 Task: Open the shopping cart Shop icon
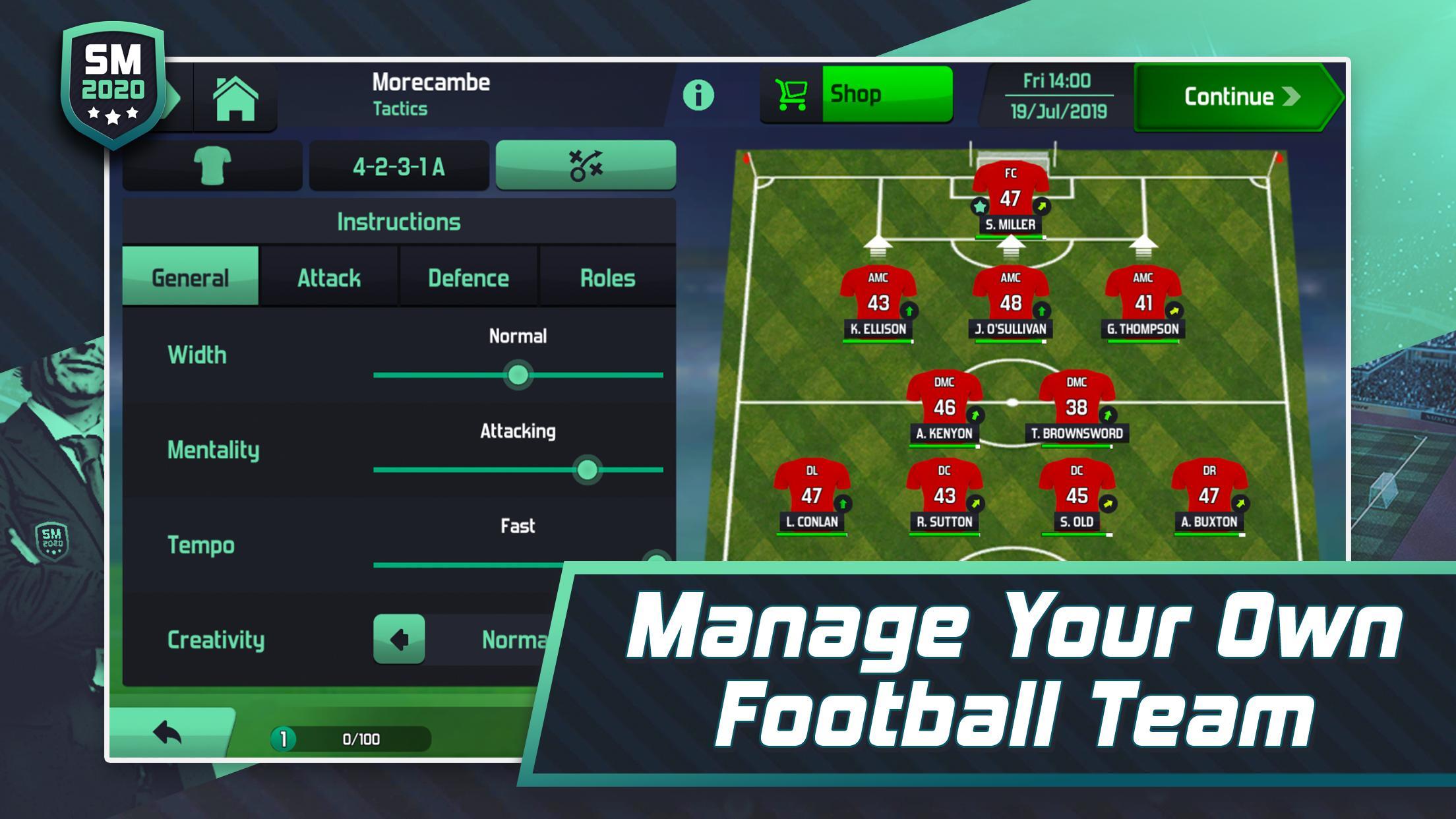(x=793, y=93)
